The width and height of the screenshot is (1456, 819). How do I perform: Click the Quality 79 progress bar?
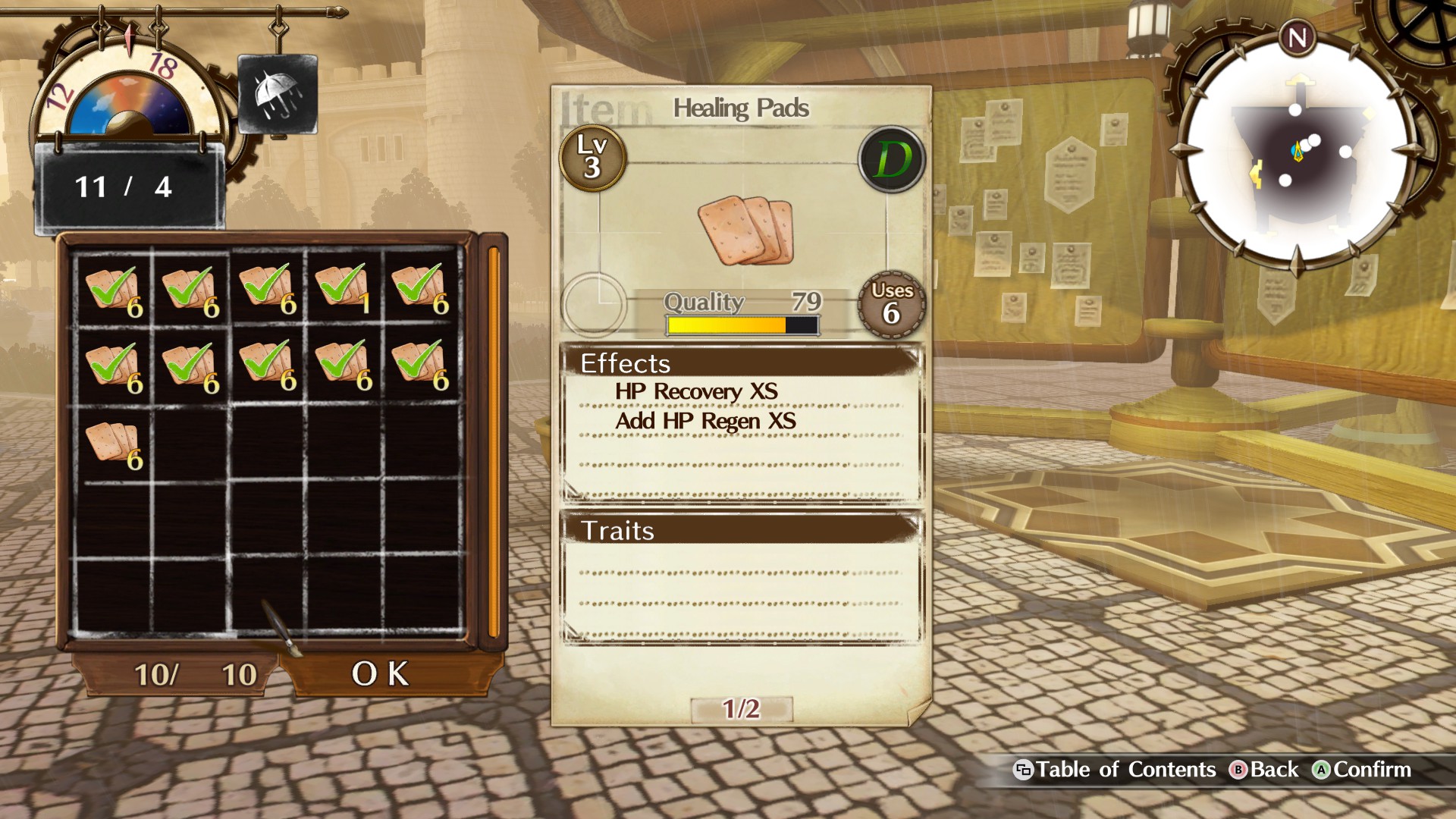click(x=739, y=324)
